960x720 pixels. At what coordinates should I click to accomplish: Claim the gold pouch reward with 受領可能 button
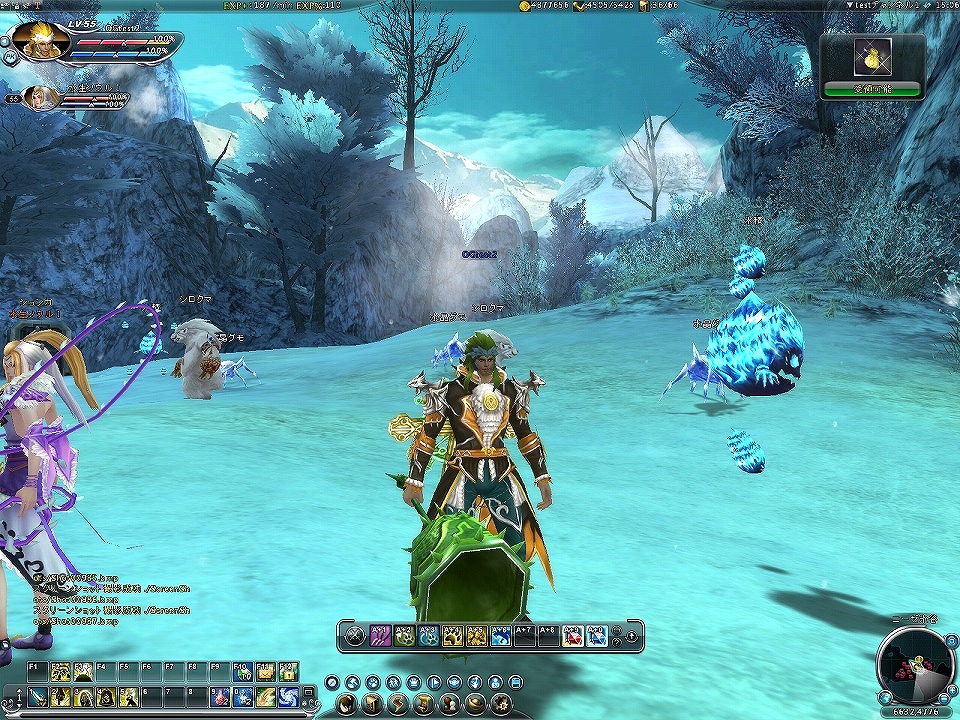pos(871,89)
